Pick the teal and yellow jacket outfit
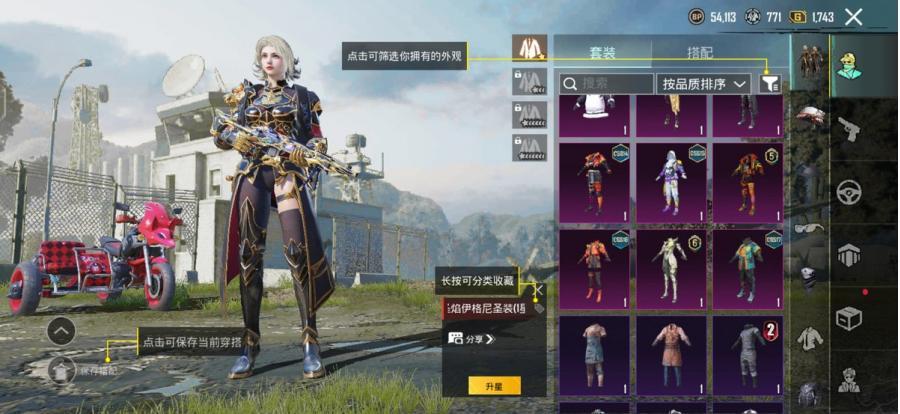Viewport: 900px width, 414px height. [747, 267]
